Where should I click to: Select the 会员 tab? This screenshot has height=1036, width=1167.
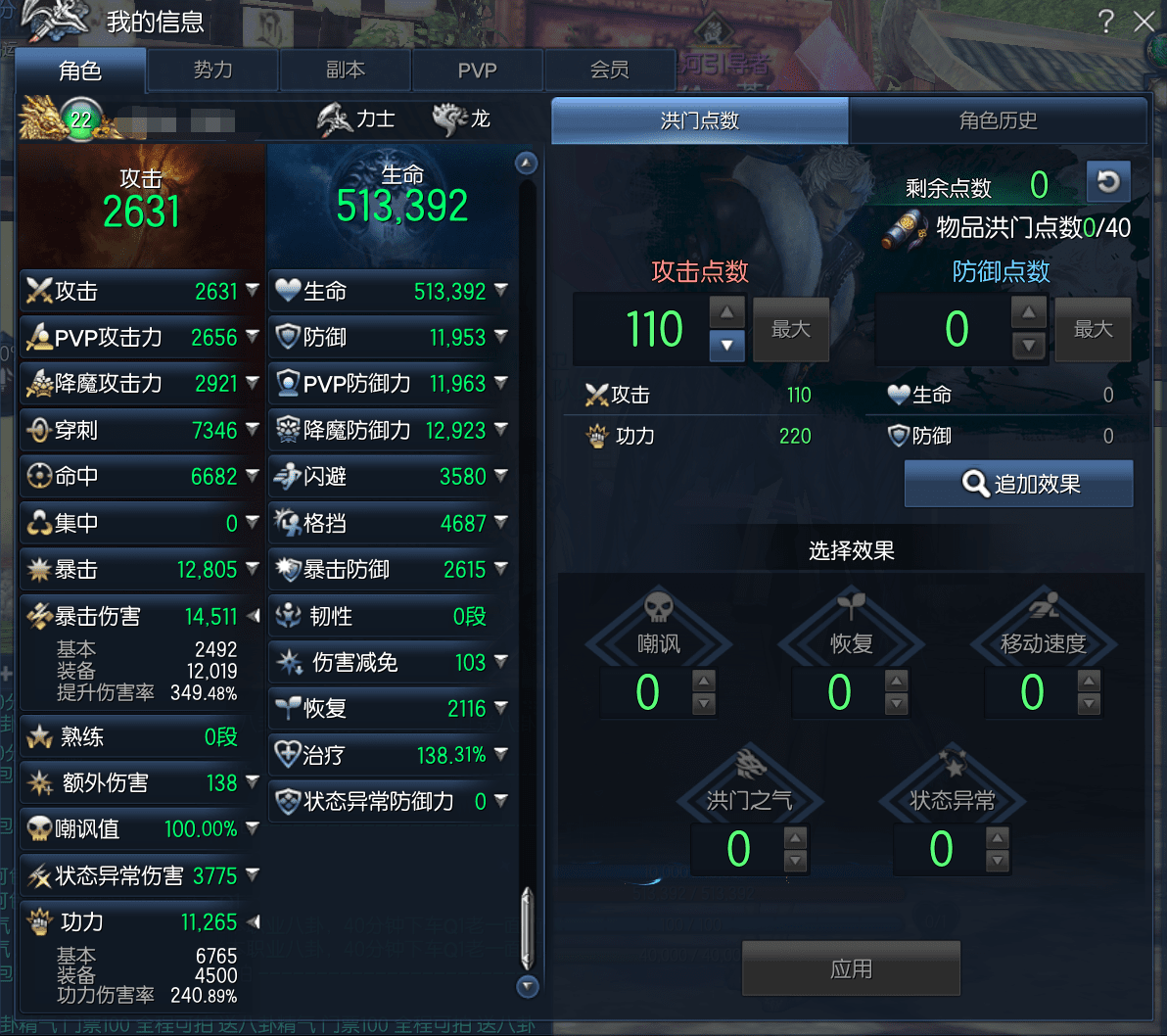point(609,71)
